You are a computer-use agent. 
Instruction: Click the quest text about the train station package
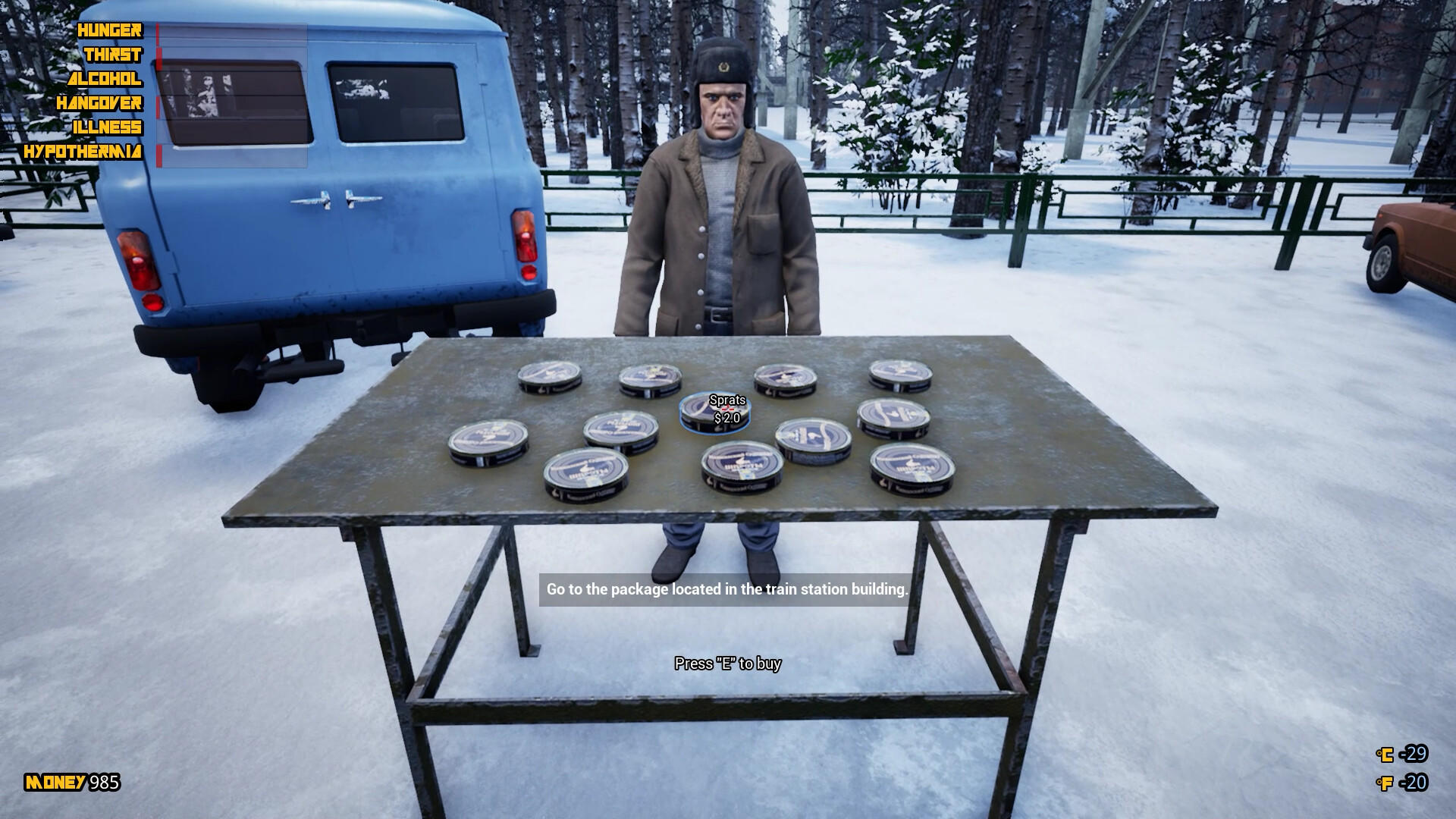(726, 589)
